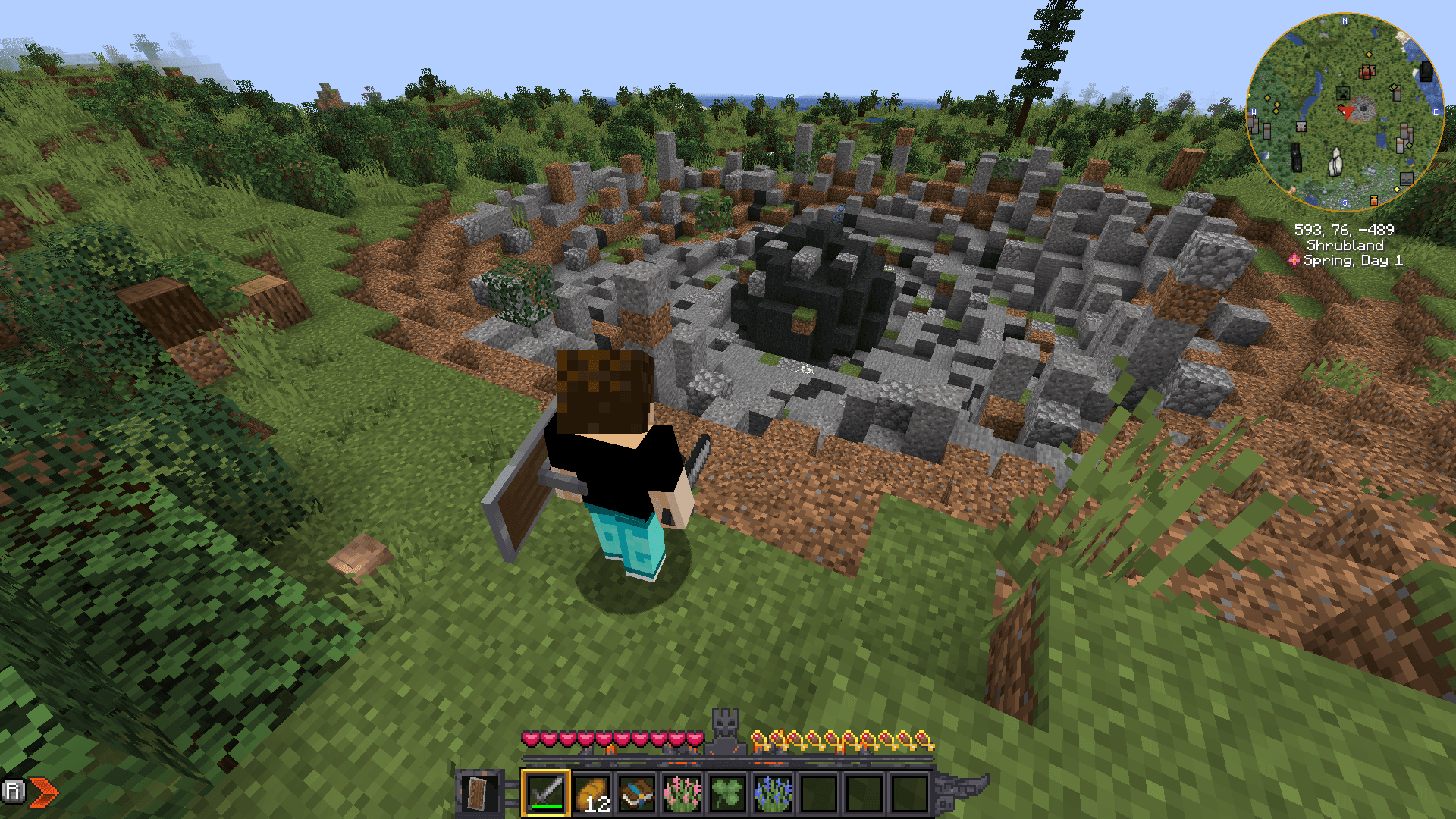Click the E compass marker on the minimap
The height and width of the screenshot is (819, 1456).
tap(1436, 111)
